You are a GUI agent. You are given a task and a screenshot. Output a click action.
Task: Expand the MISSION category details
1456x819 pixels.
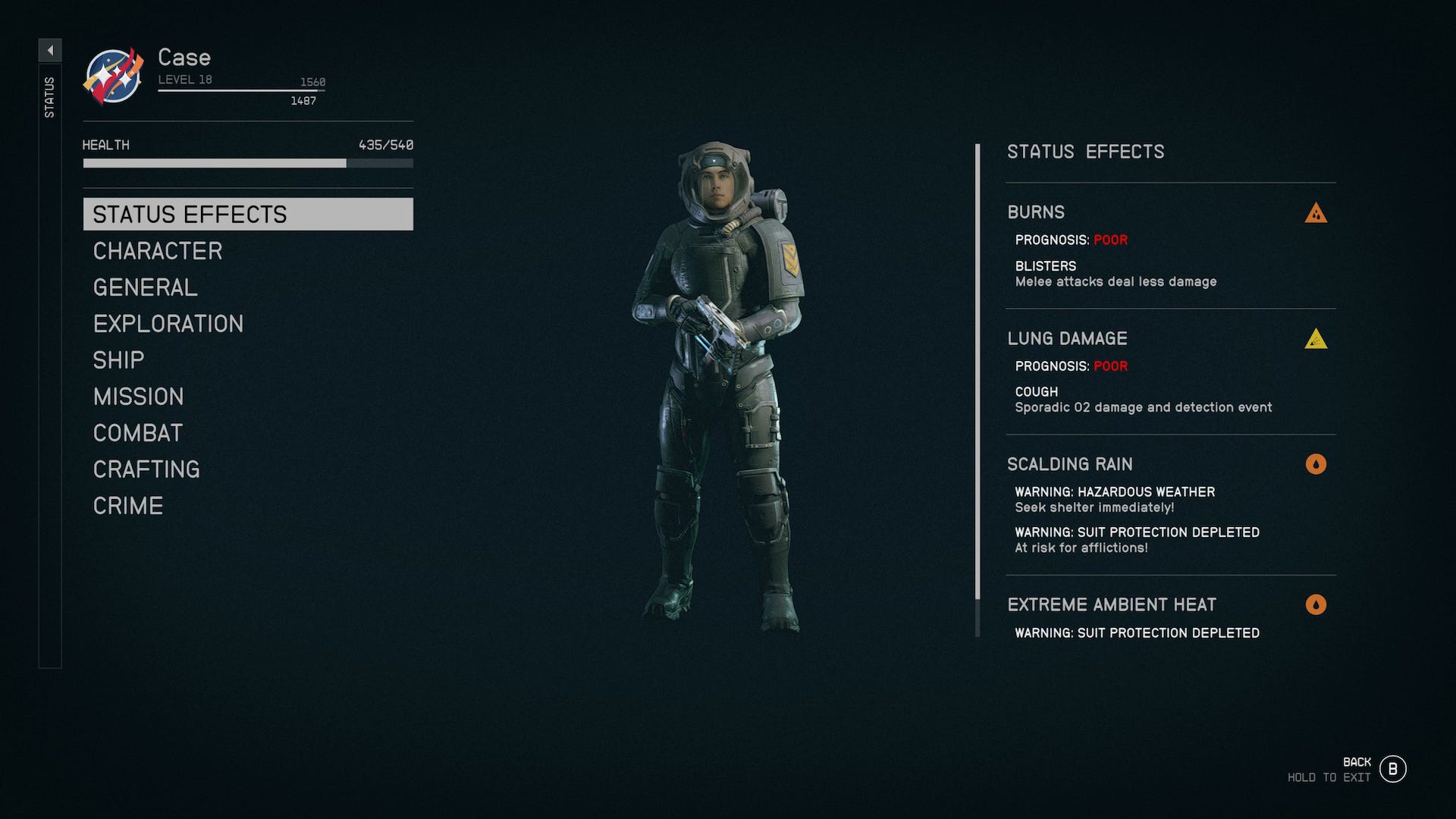tap(137, 397)
